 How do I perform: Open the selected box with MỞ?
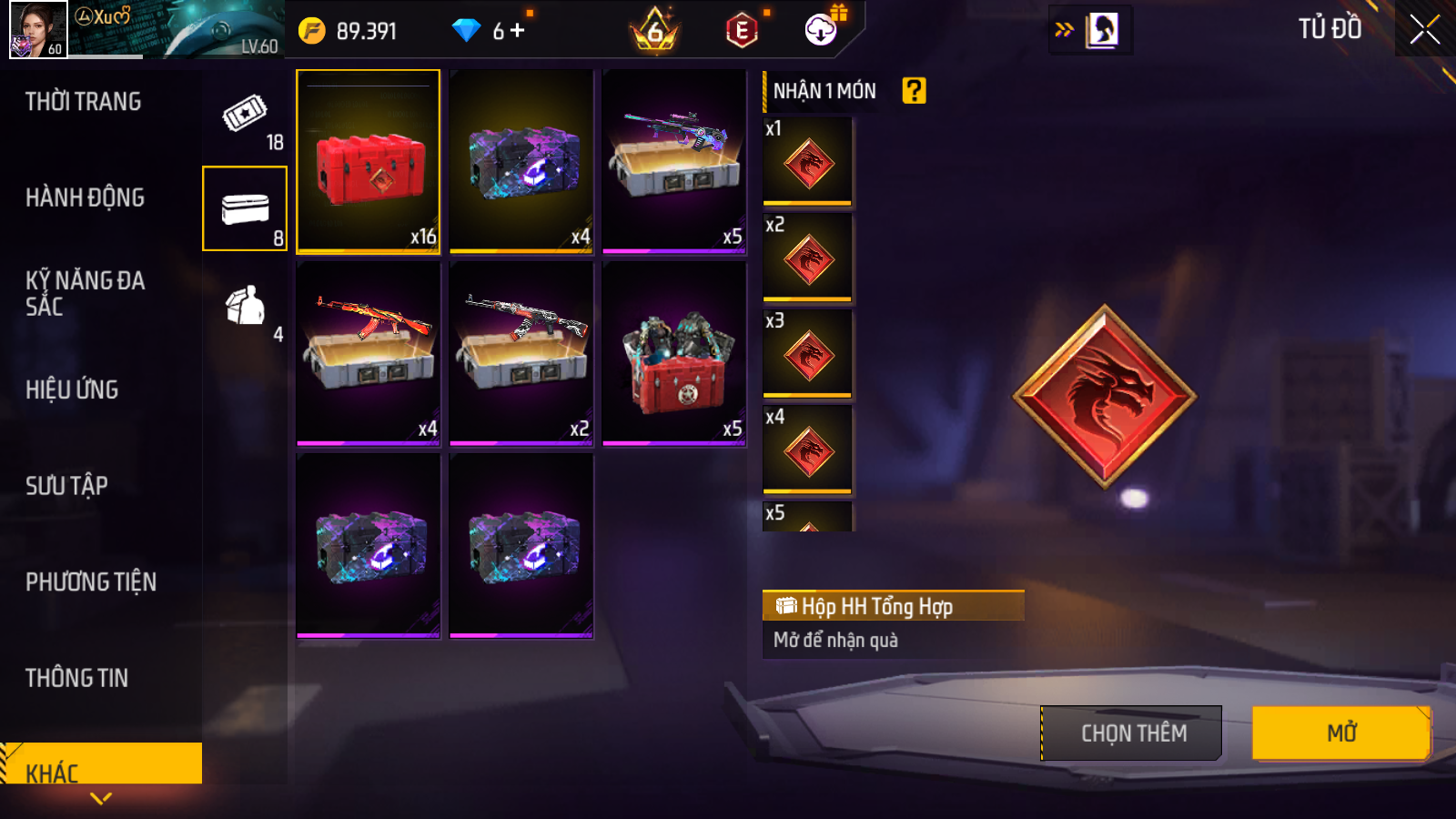point(1340,733)
